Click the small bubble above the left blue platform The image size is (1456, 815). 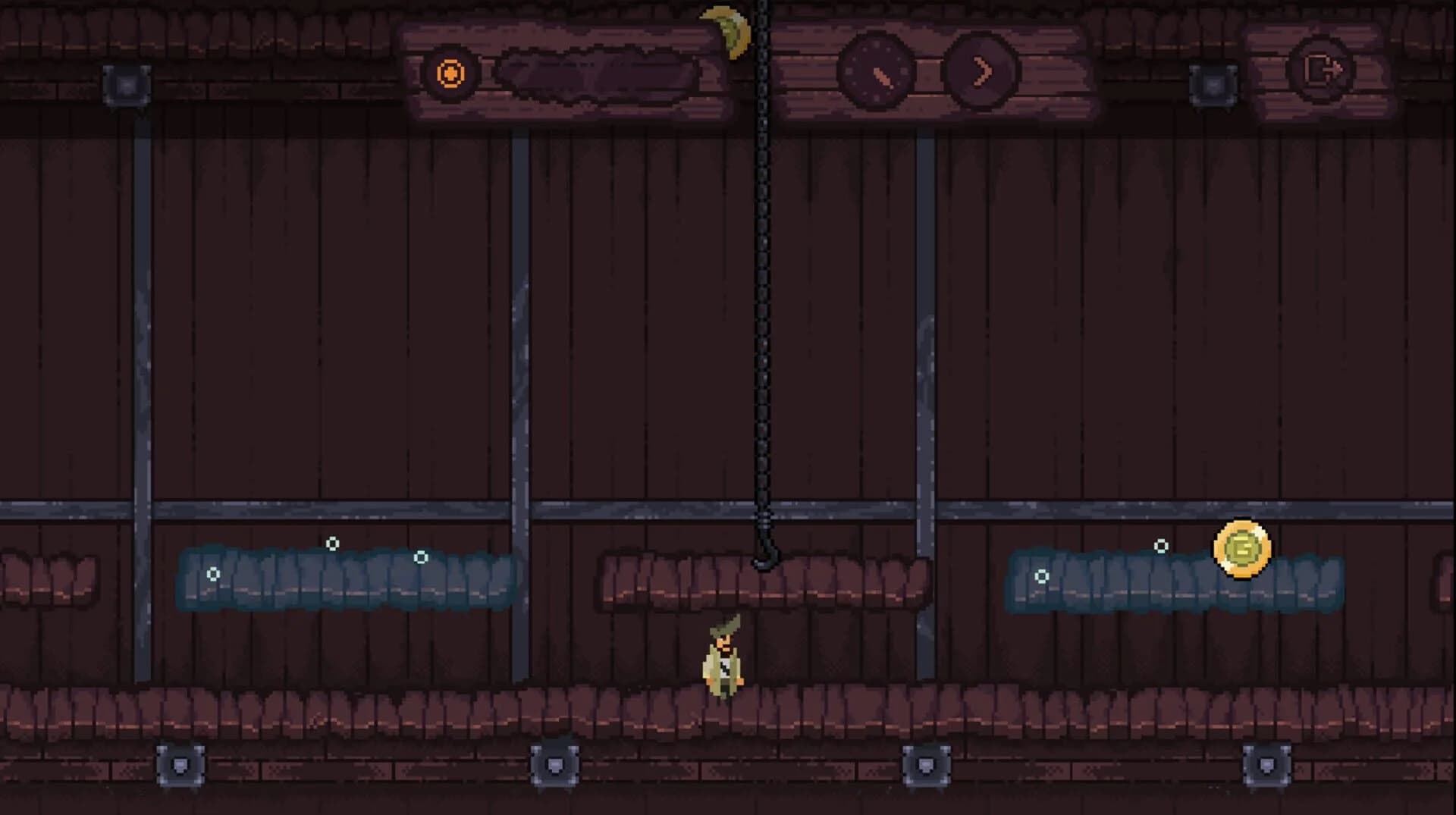(x=331, y=542)
